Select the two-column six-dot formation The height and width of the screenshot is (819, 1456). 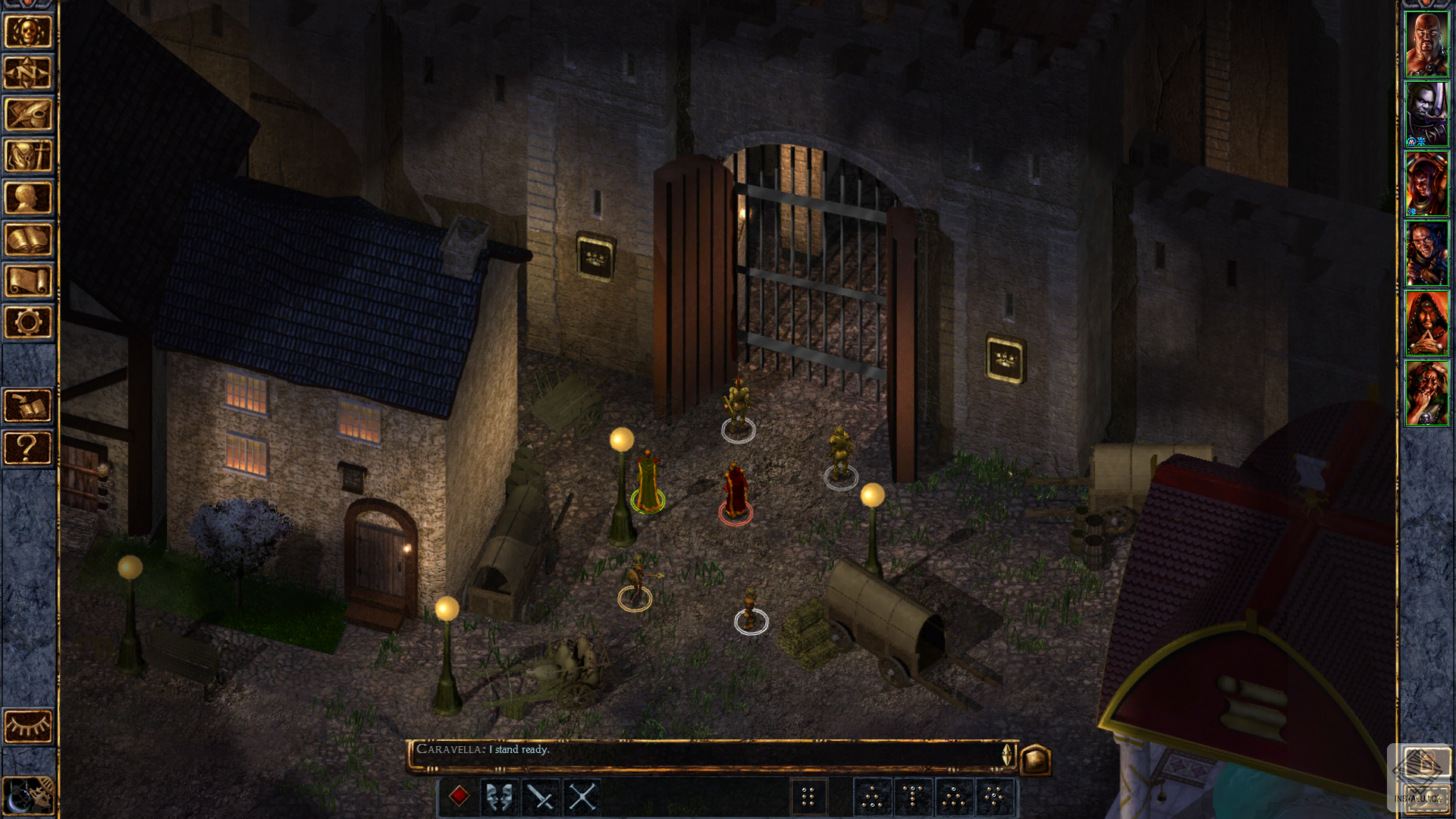tap(809, 796)
